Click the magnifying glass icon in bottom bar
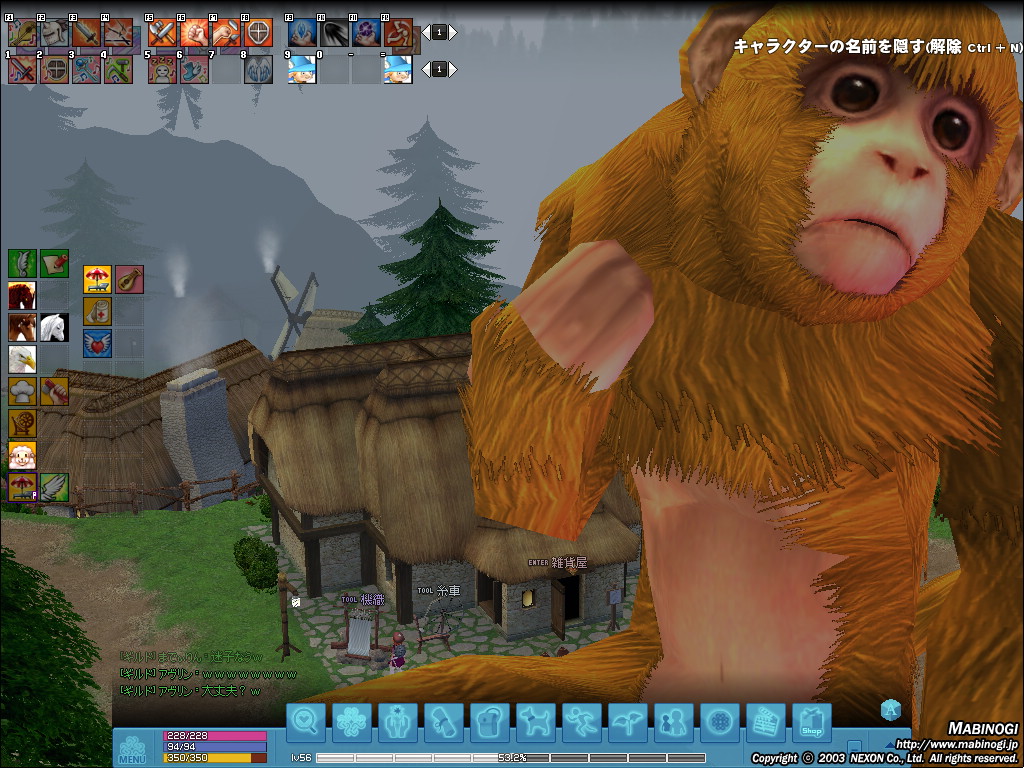Screen dimensions: 1024x768 (x=306, y=723)
